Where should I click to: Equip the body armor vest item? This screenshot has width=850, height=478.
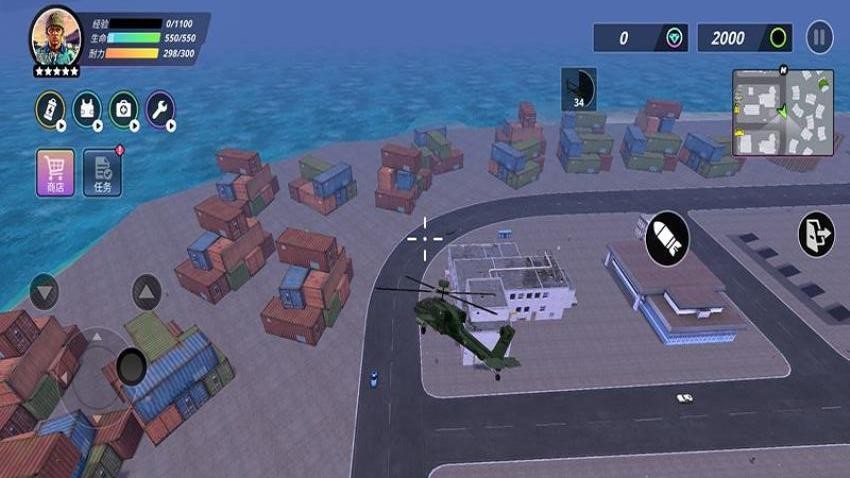point(87,109)
